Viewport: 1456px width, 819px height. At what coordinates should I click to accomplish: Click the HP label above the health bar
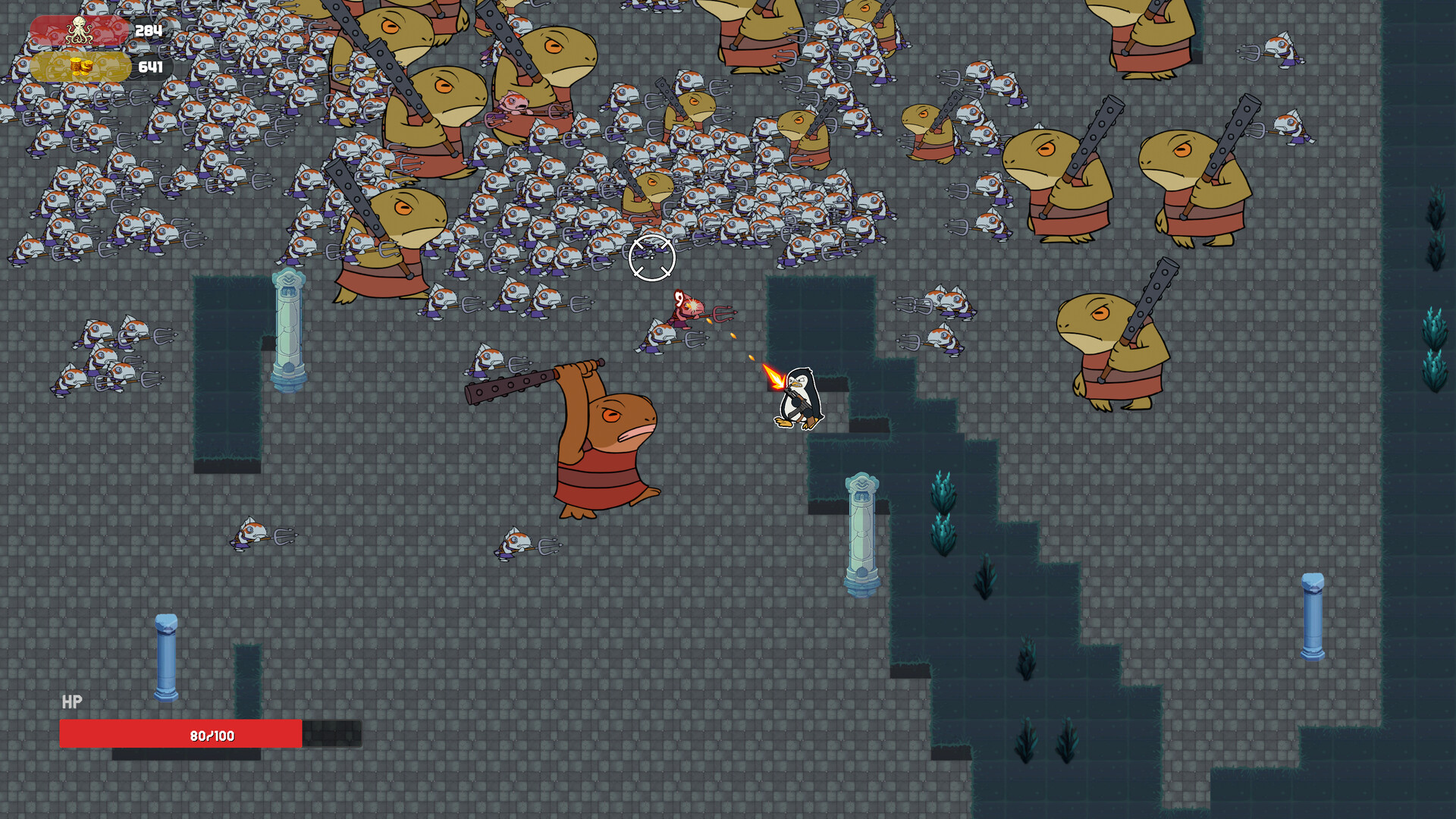coord(71,704)
